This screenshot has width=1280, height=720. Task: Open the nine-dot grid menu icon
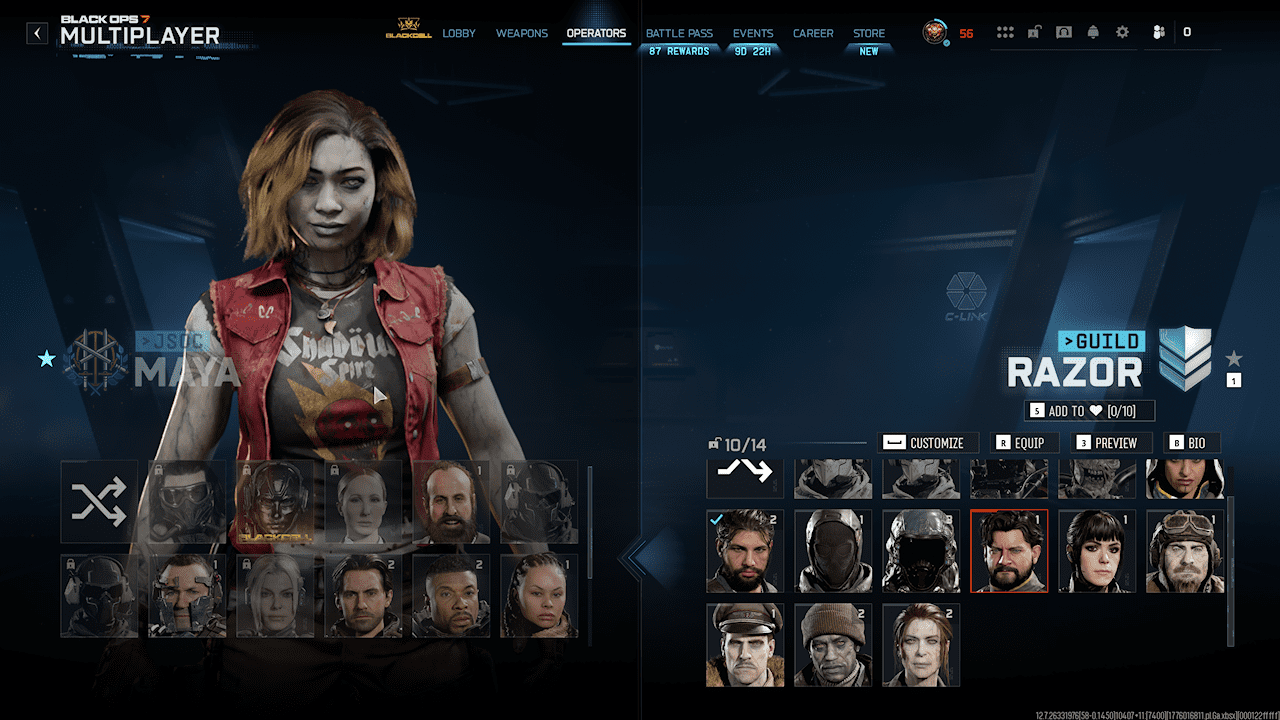[1005, 32]
